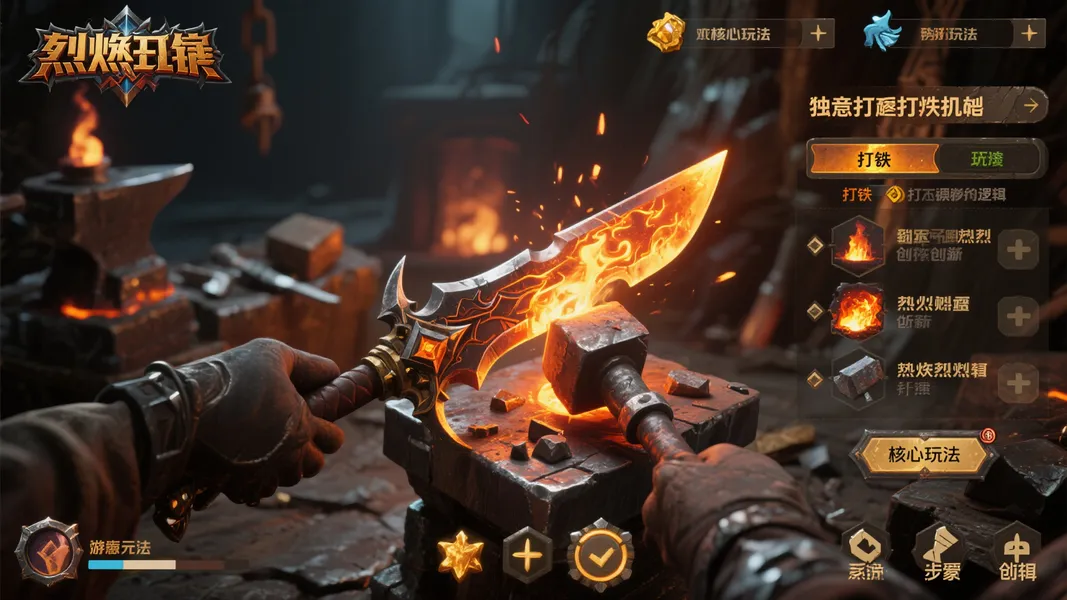The height and width of the screenshot is (600, 1067).
Task: Select the iron ingot recipe icon
Action: coord(858,378)
